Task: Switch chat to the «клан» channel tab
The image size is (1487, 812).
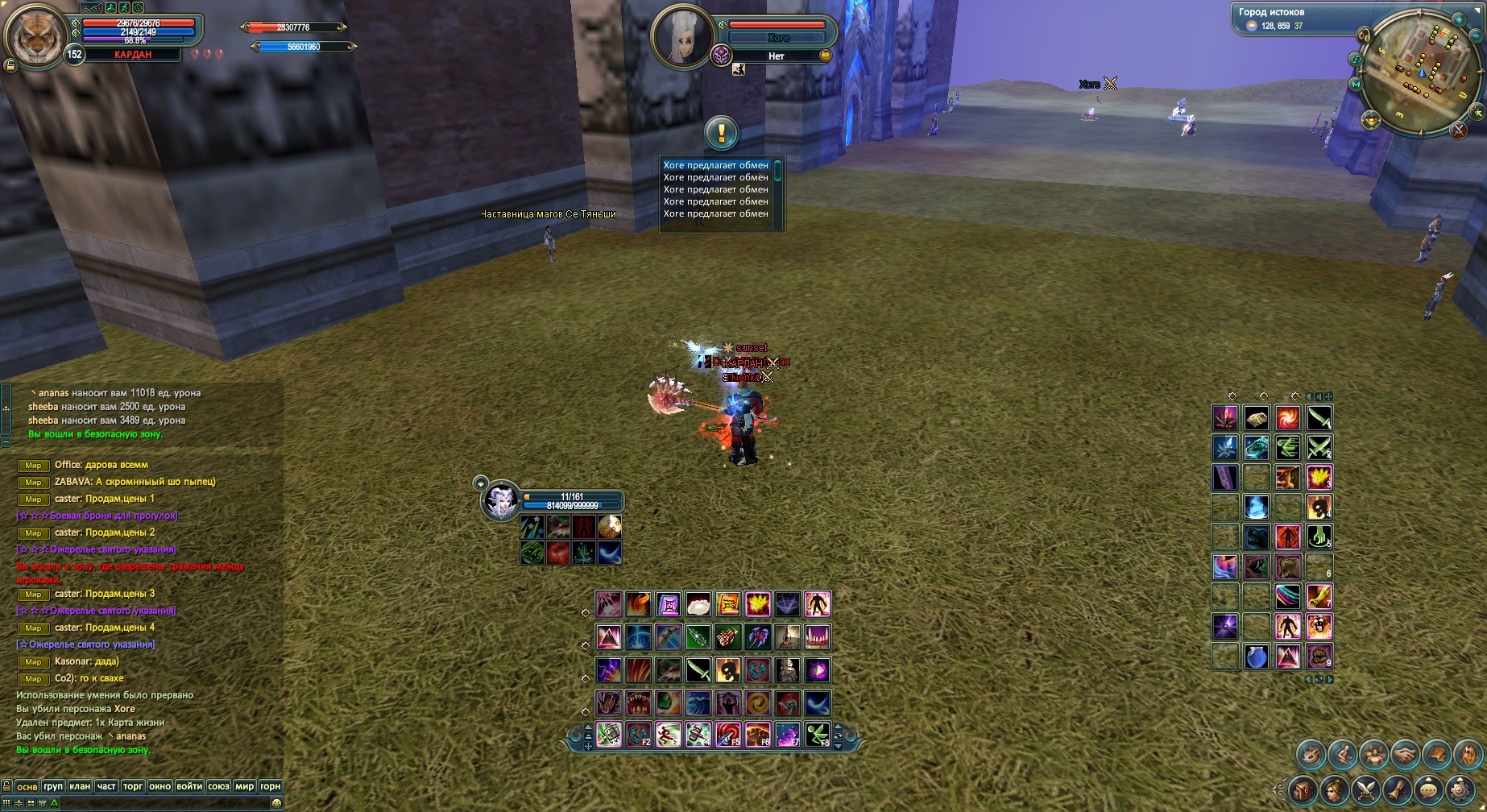Action: [80, 786]
